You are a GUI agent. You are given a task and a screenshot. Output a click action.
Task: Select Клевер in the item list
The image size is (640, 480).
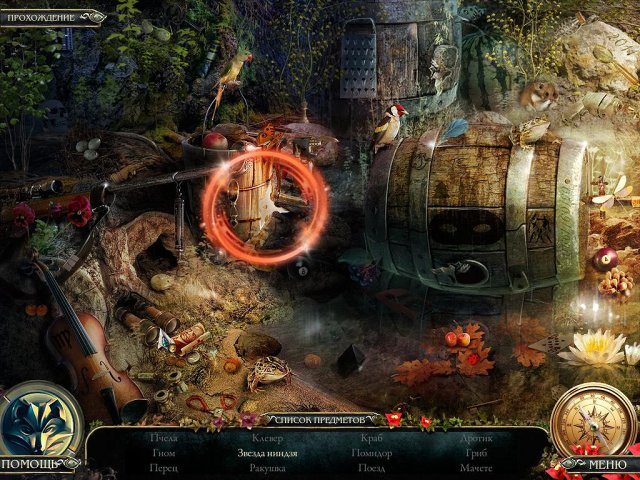(x=266, y=438)
